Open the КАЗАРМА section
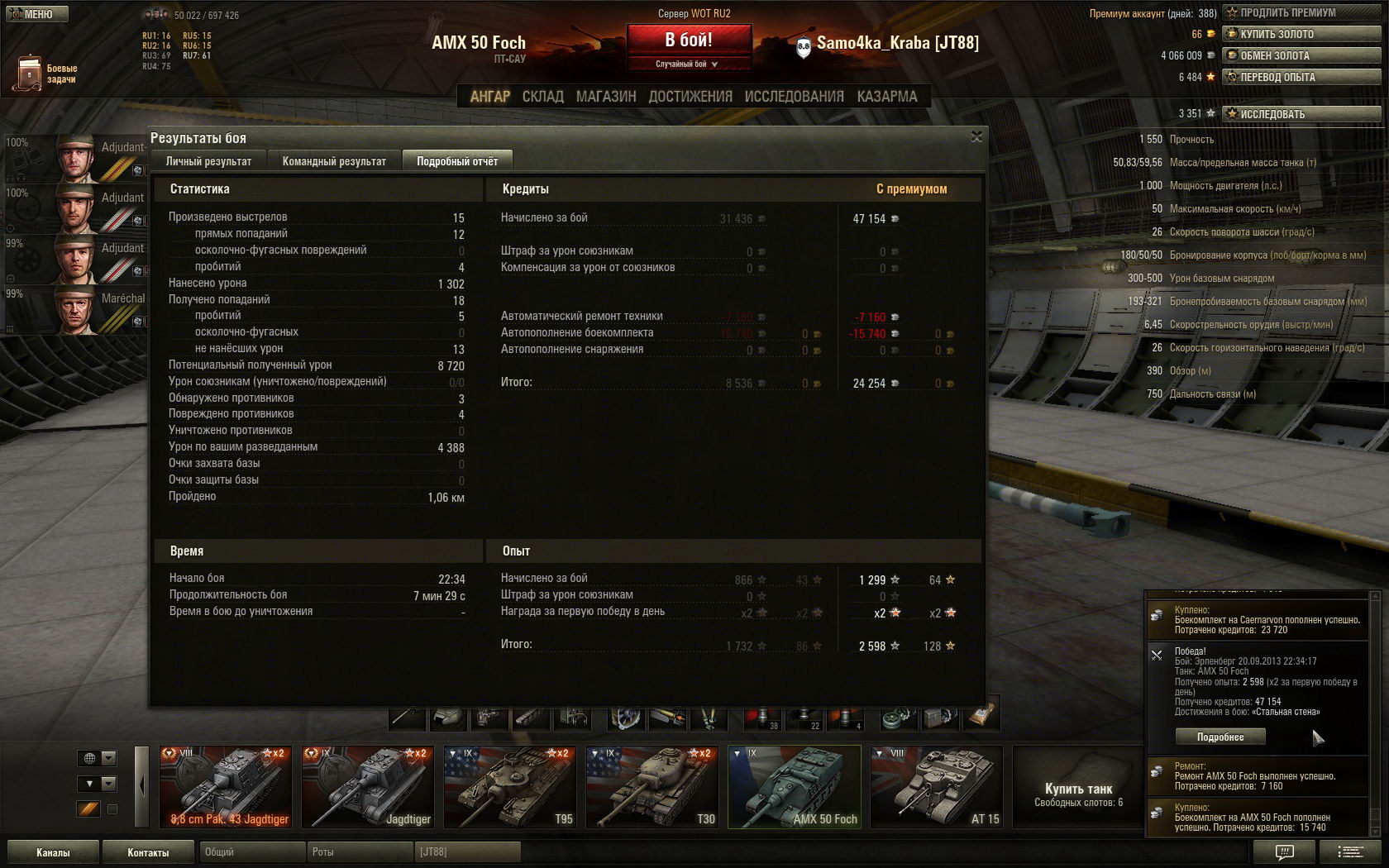Image resolution: width=1389 pixels, height=868 pixels. (x=887, y=97)
